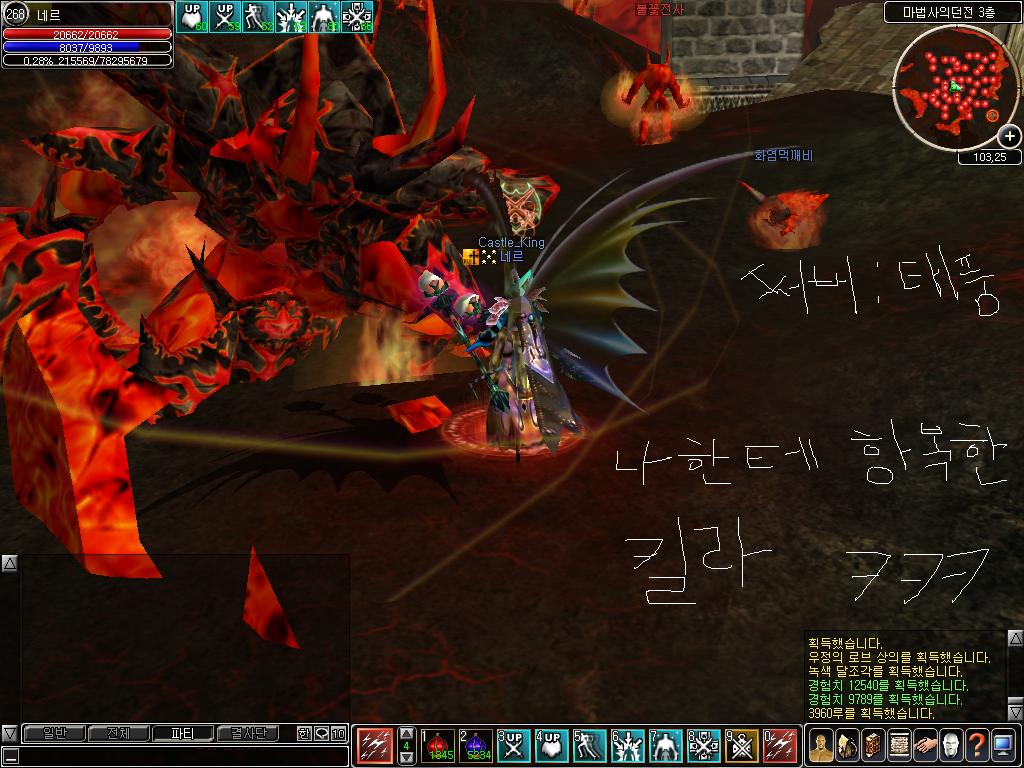Activate the armor UP skill in slot 4
The width and height of the screenshot is (1024, 768).
click(551, 746)
